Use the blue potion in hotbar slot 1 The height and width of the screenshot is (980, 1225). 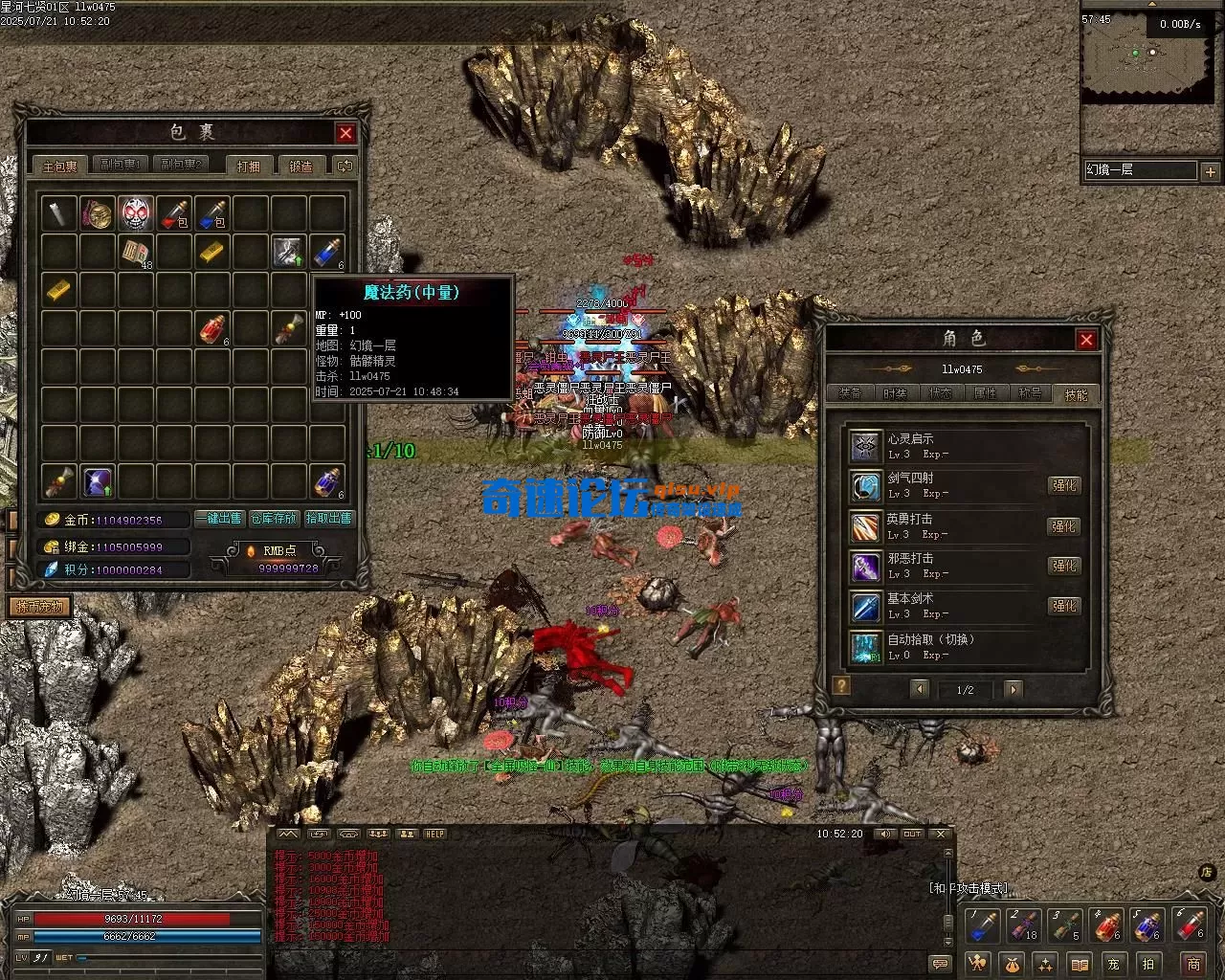click(983, 925)
